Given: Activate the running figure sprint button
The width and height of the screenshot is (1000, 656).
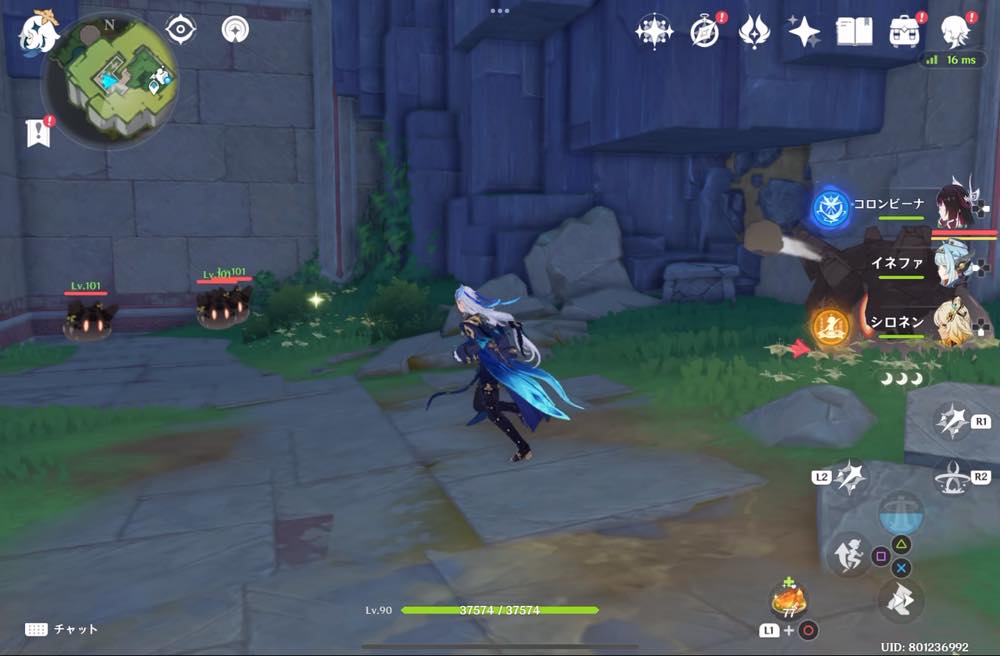Looking at the screenshot, I should point(846,555).
